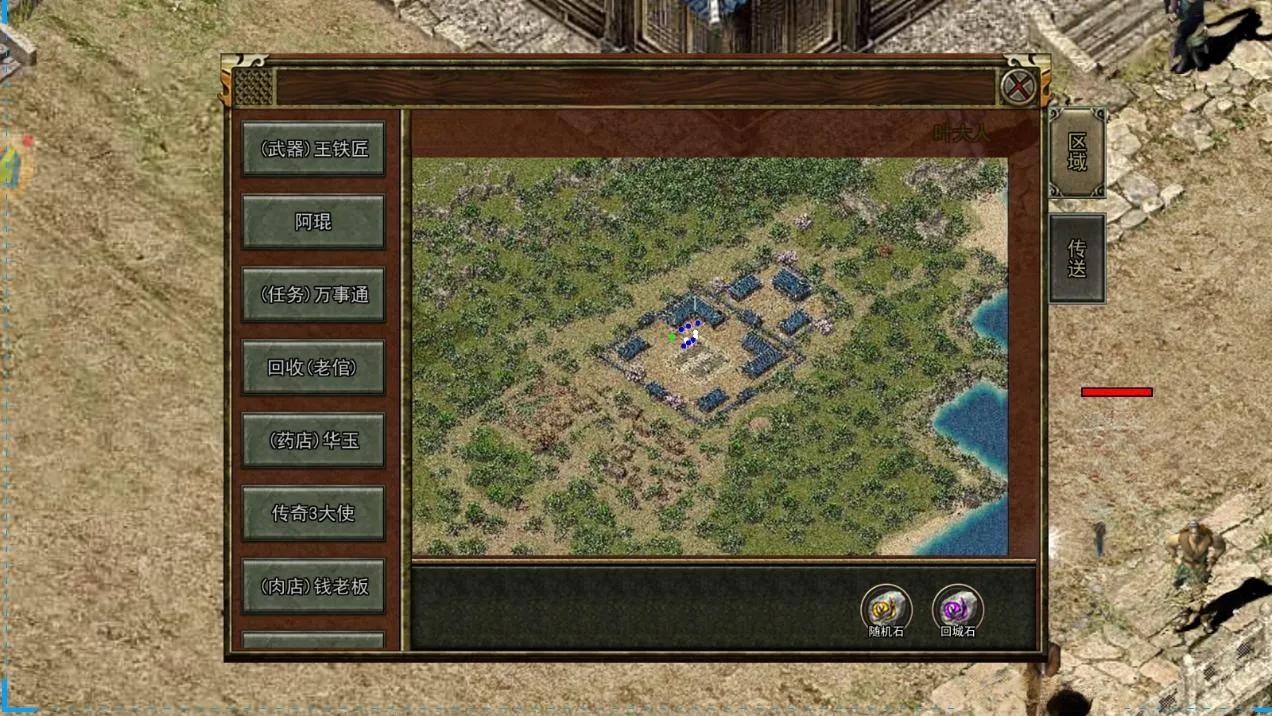Go to (任务)万事通 NPC
The image size is (1272, 716).
point(313,295)
